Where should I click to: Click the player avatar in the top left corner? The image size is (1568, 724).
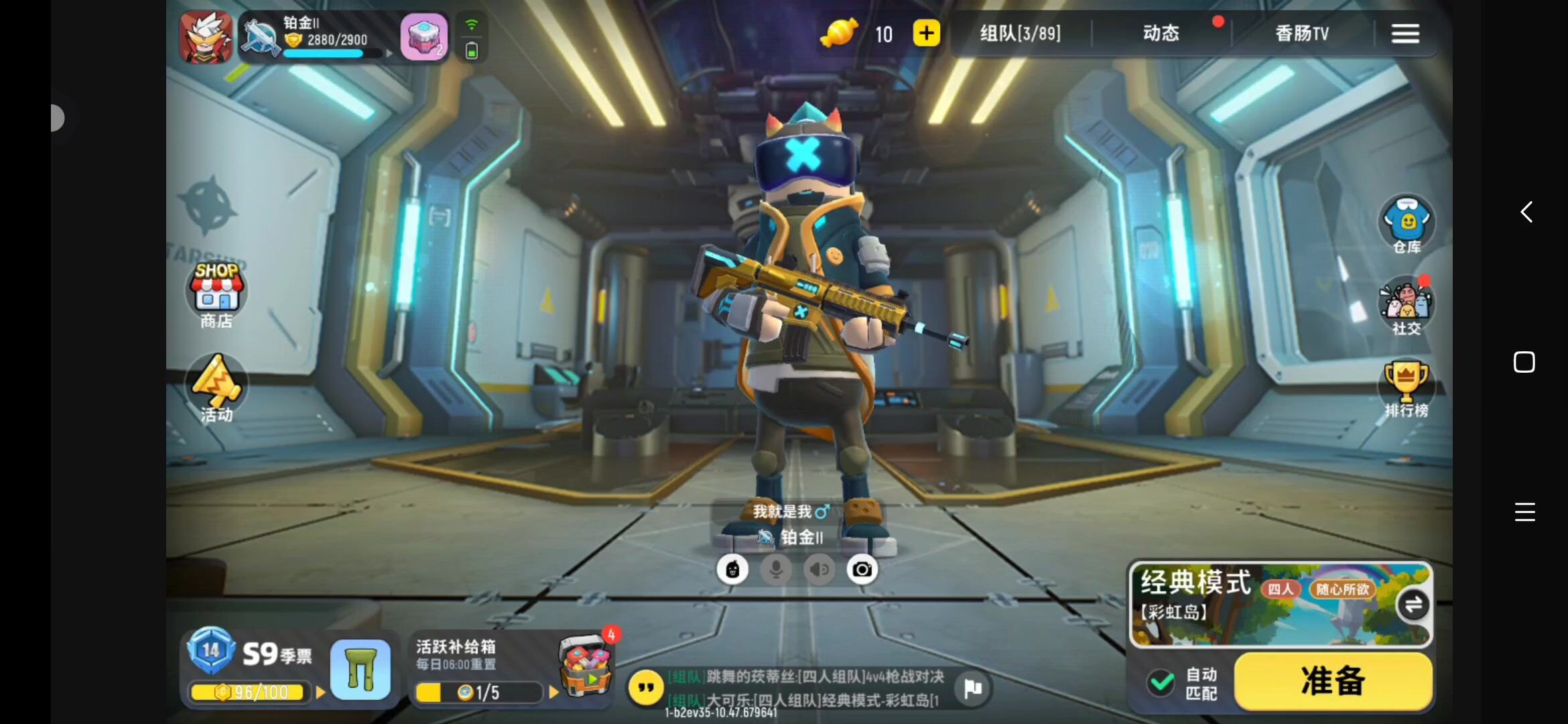pos(205,37)
